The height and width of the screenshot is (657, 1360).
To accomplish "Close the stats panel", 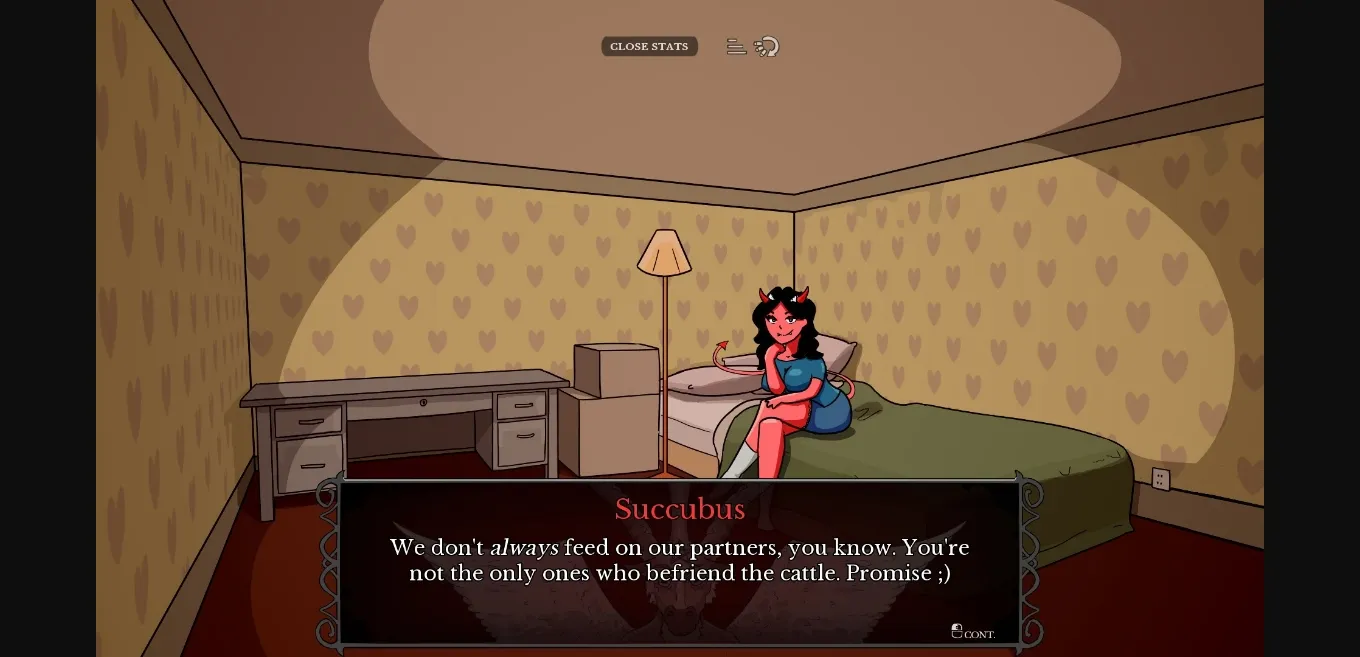I will 649,47.
